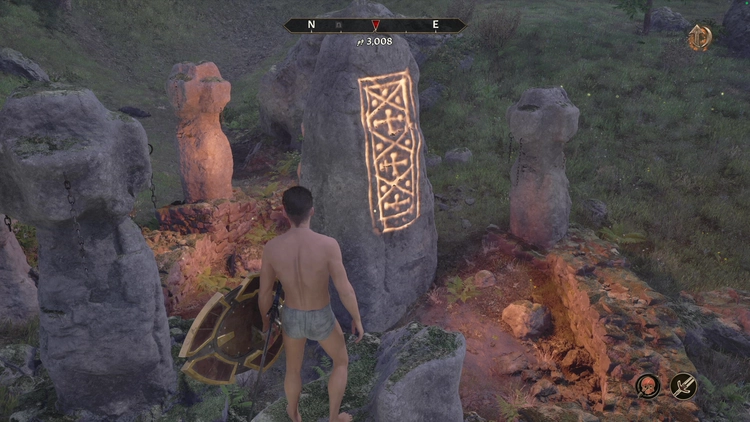This screenshot has width=750, height=422.
Task: Activate the sword weapon icon
Action: point(684,385)
